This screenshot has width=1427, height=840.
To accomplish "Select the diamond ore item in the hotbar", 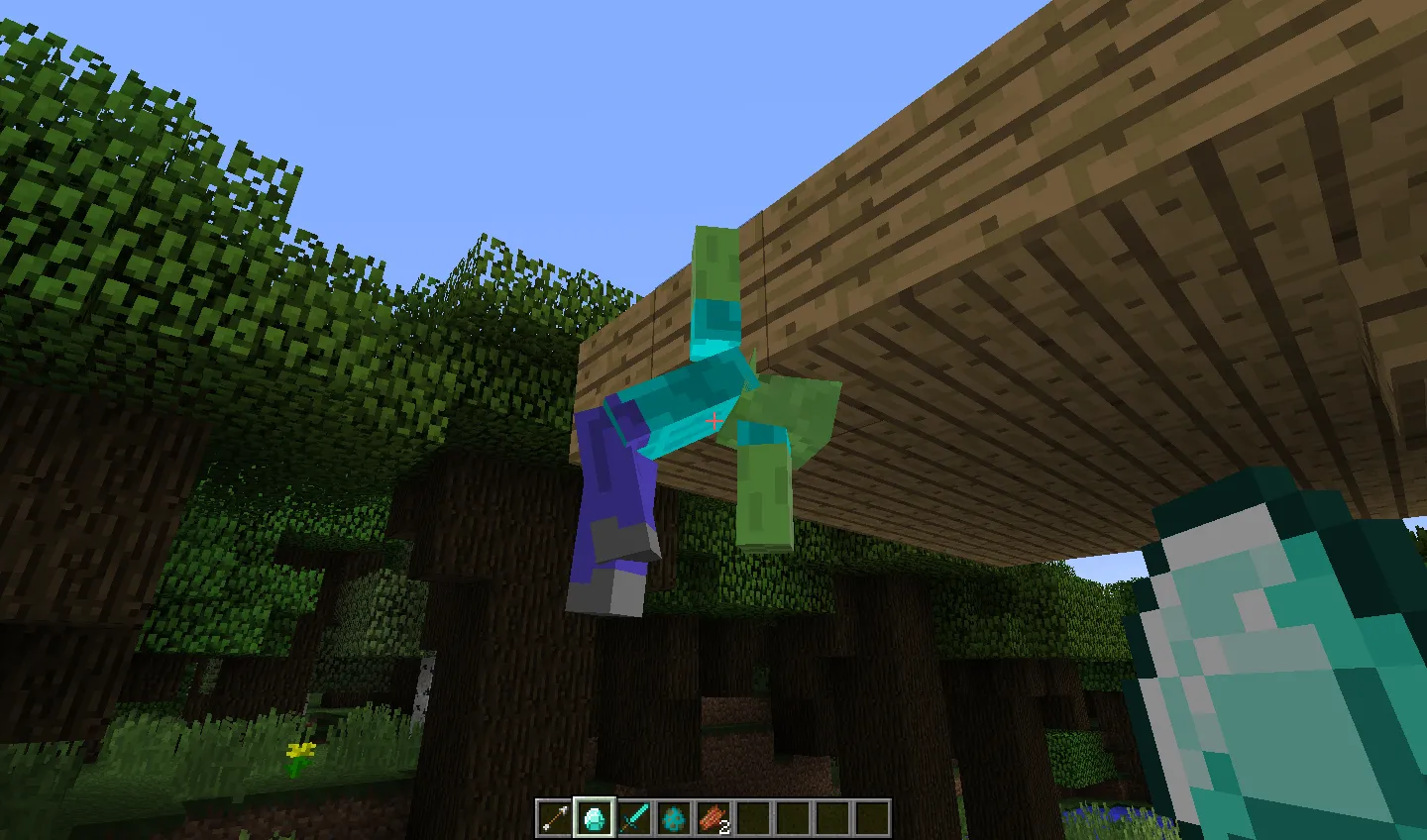I will pyautogui.click(x=673, y=816).
